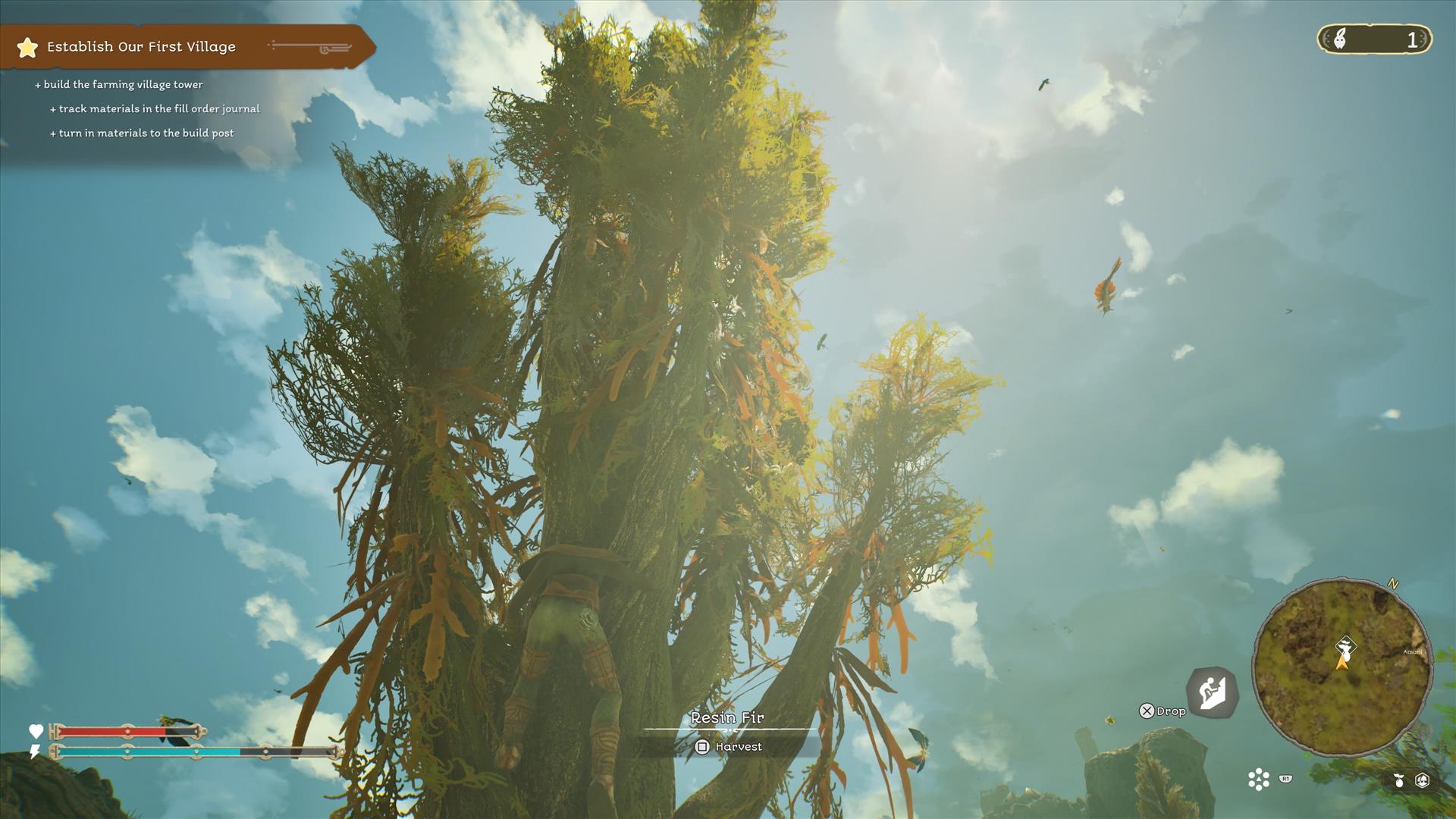Open the radial wheel selector icon

[x=1259, y=780]
